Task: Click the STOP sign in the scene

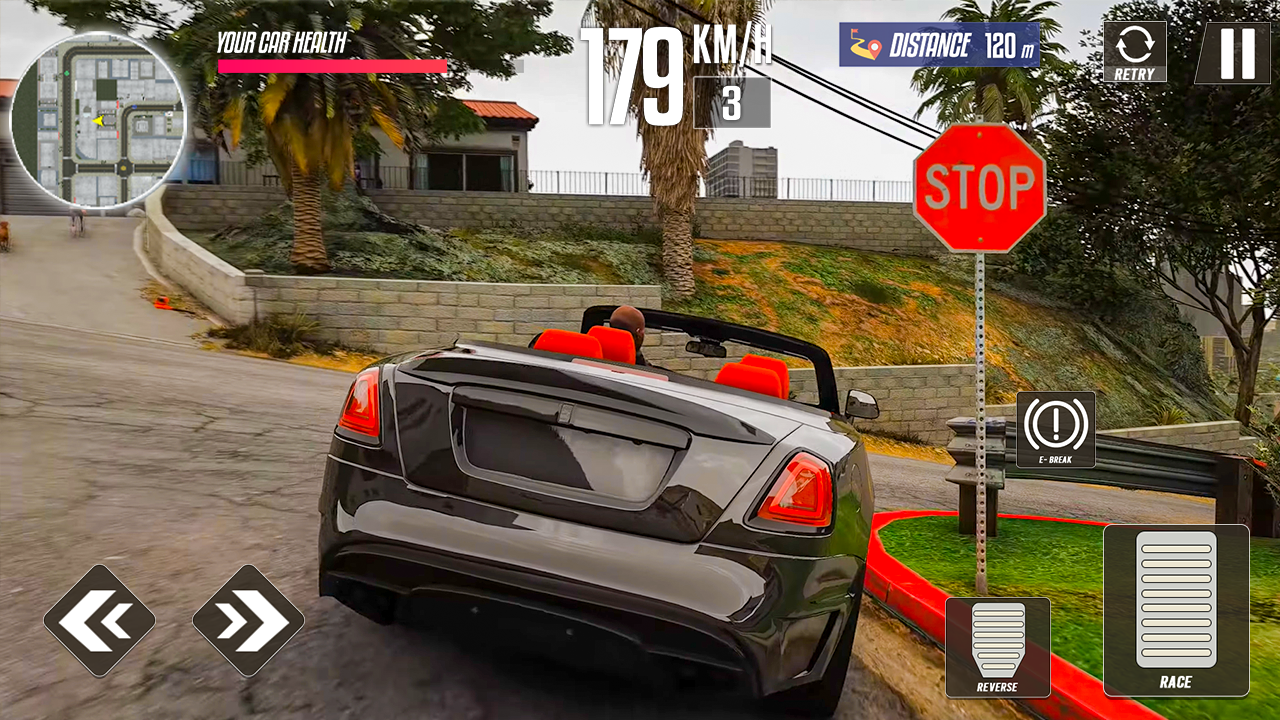Action: tap(978, 185)
